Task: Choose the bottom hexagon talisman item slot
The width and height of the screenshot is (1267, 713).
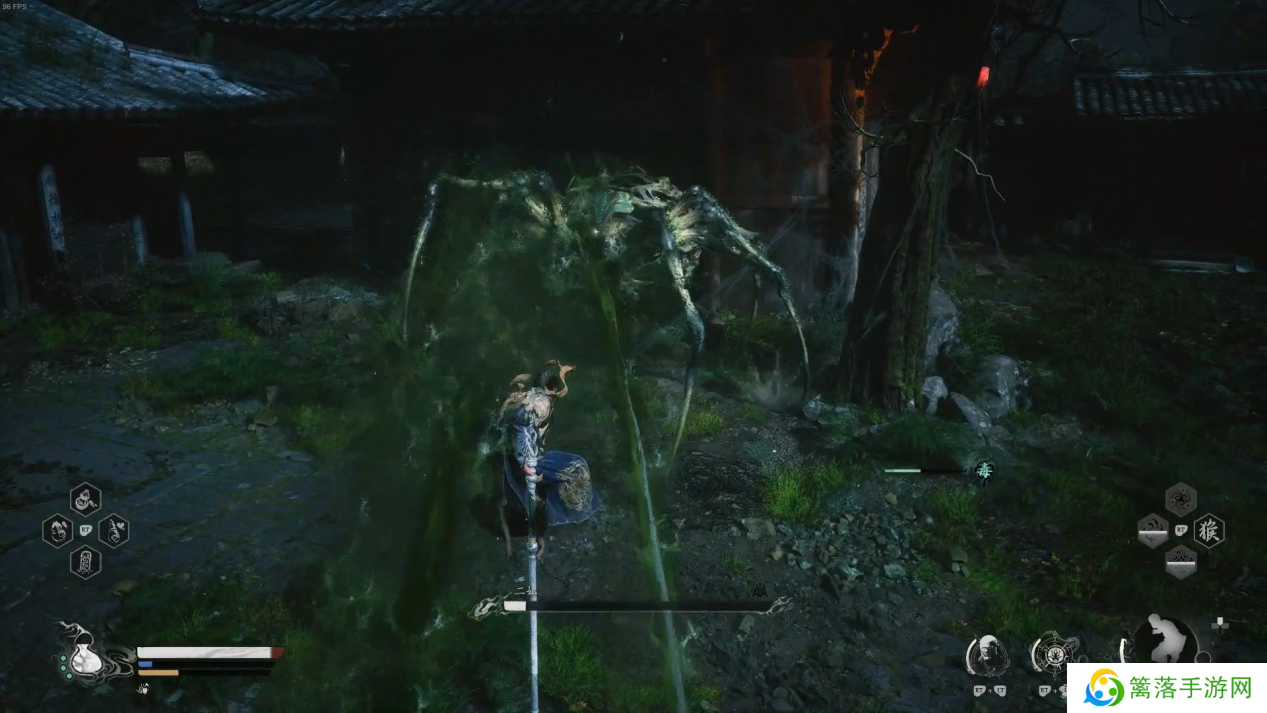Action: pos(85,562)
